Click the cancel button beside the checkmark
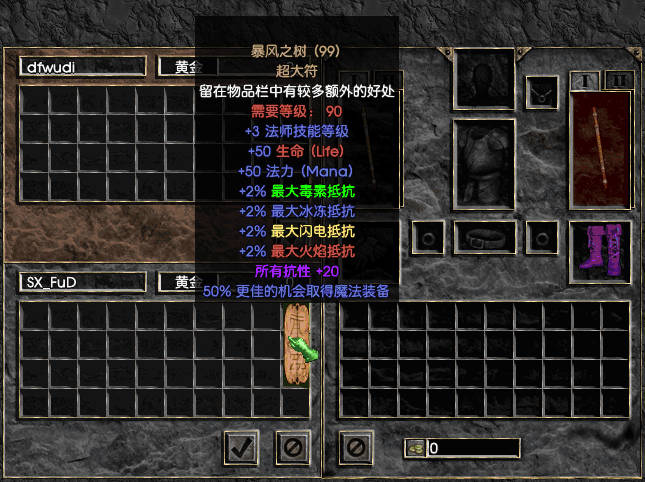645x482 pixels. click(292, 447)
